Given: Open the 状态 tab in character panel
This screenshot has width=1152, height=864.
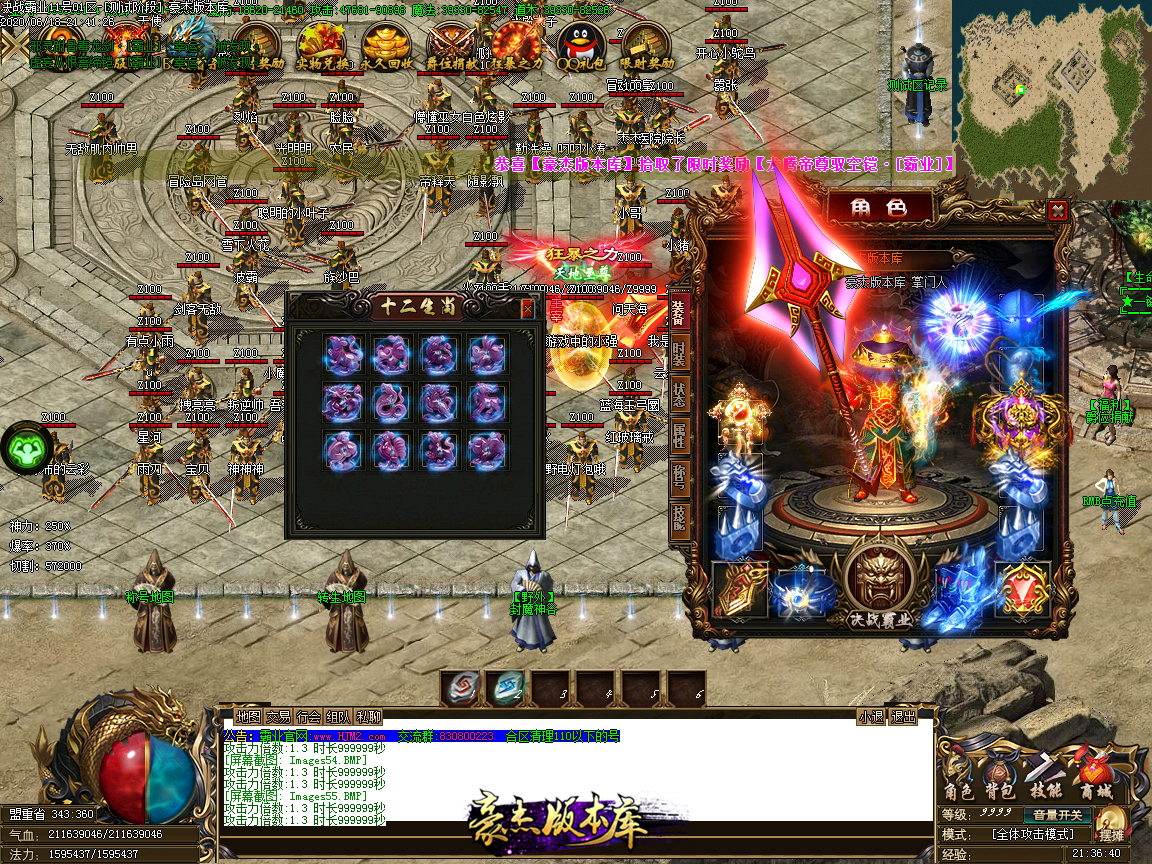Looking at the screenshot, I should tap(679, 393).
